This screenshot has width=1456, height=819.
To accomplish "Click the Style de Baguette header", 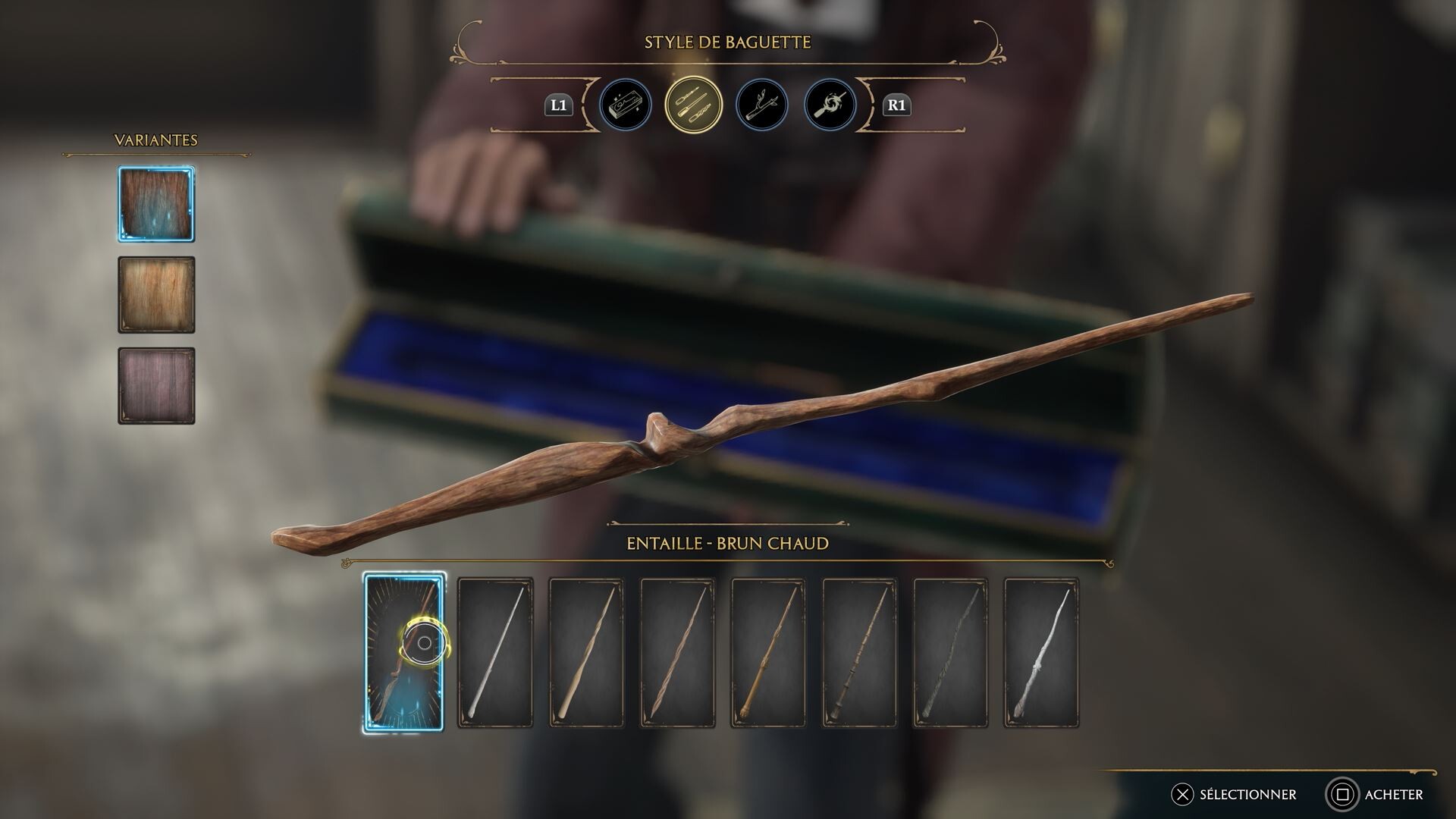I will pos(727,43).
